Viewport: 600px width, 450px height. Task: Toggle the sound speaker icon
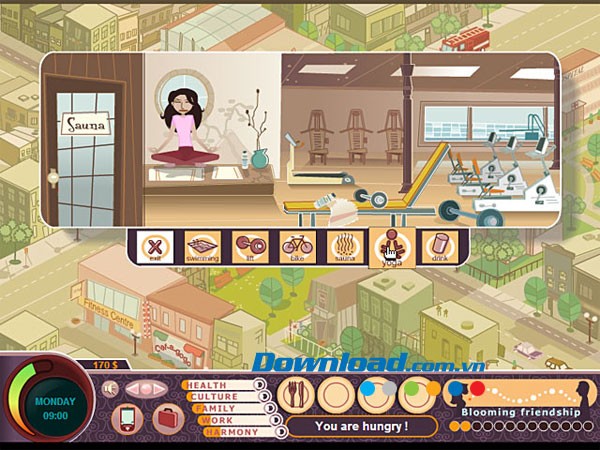[111, 389]
